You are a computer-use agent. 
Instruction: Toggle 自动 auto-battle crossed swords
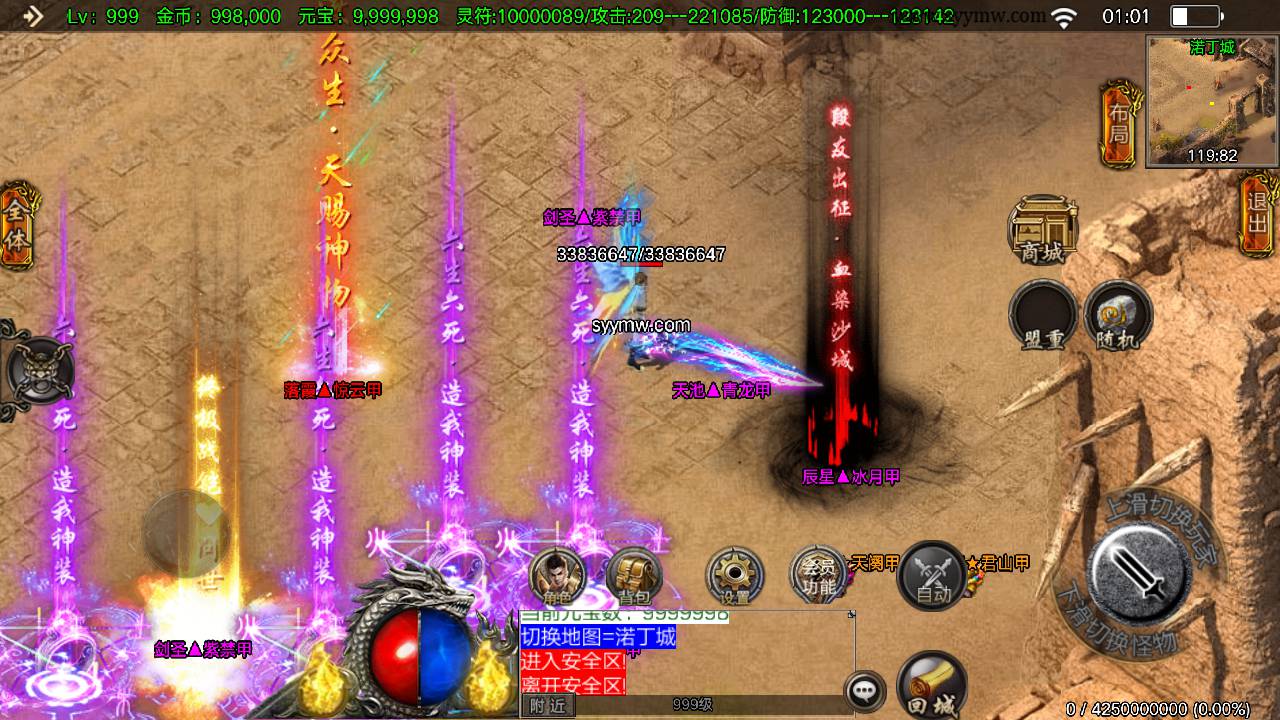tap(932, 576)
